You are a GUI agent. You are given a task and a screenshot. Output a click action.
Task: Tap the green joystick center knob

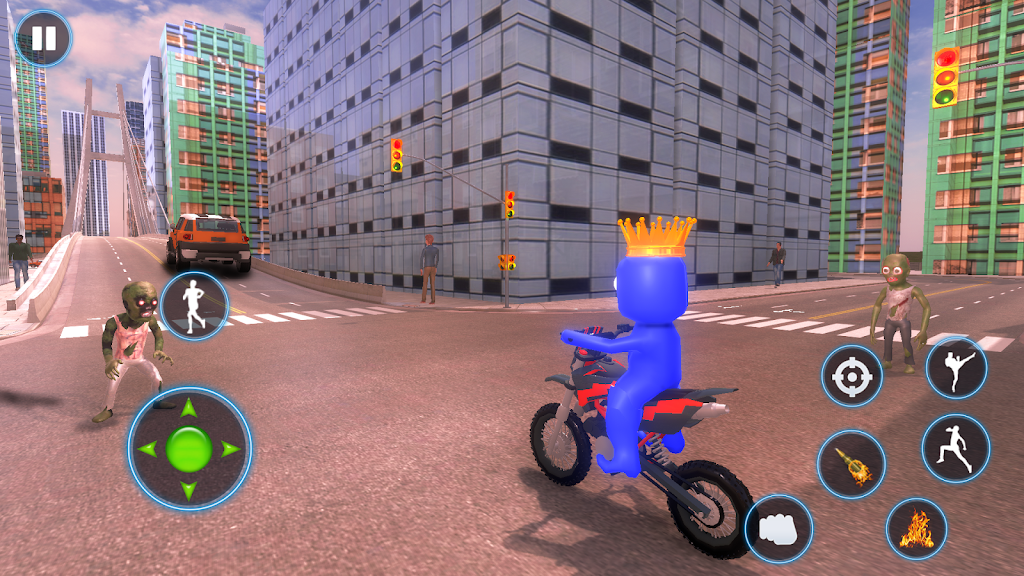(189, 448)
